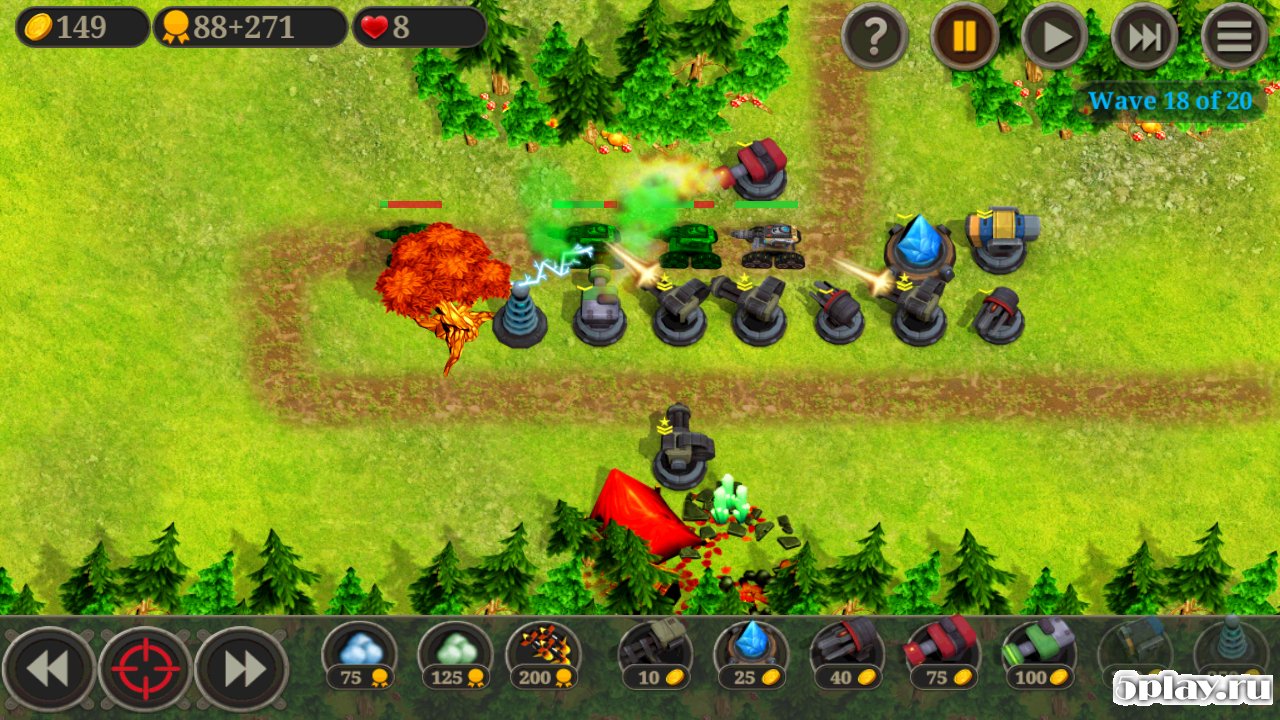Viewport: 1280px width, 720px height.
Task: Open the help question mark button
Action: (x=875, y=37)
